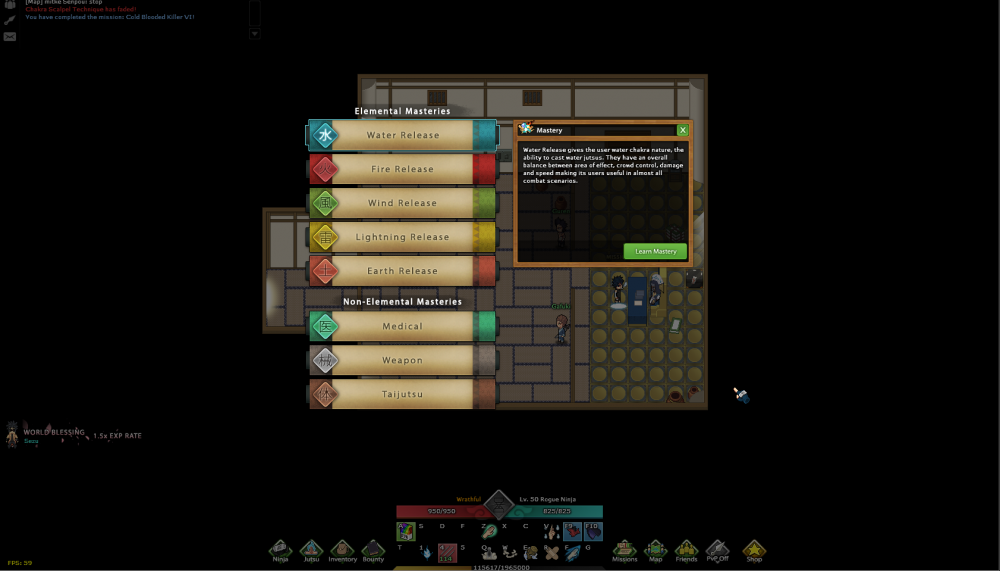1000x571 pixels.
Task: Toggle the PvP Off button
Action: click(x=717, y=549)
